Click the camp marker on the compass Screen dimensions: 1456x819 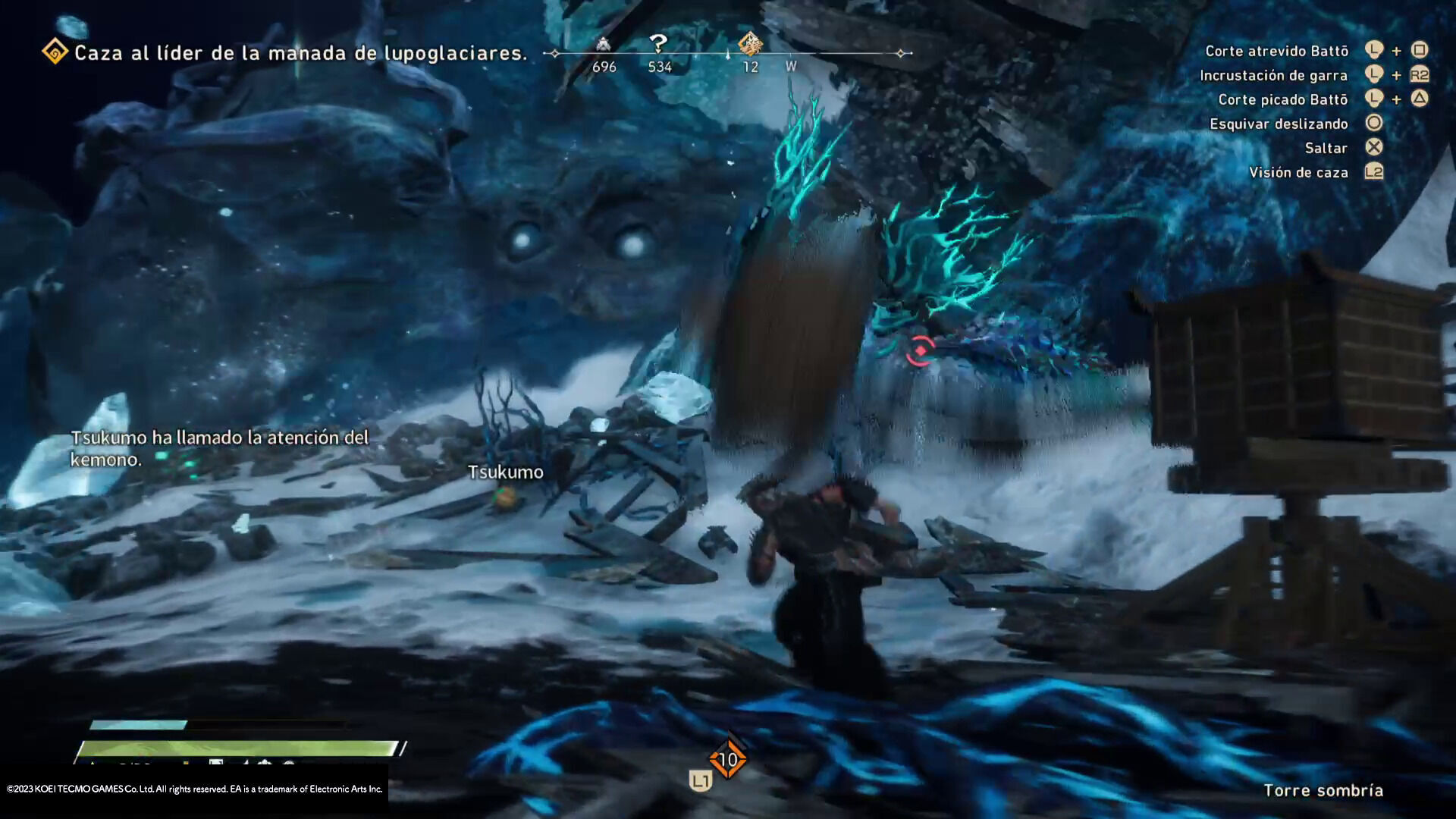tap(603, 44)
